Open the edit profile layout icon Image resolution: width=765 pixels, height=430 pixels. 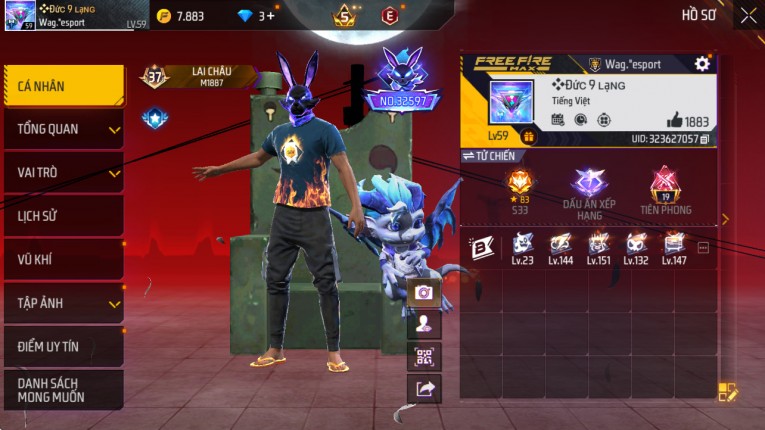point(727,392)
